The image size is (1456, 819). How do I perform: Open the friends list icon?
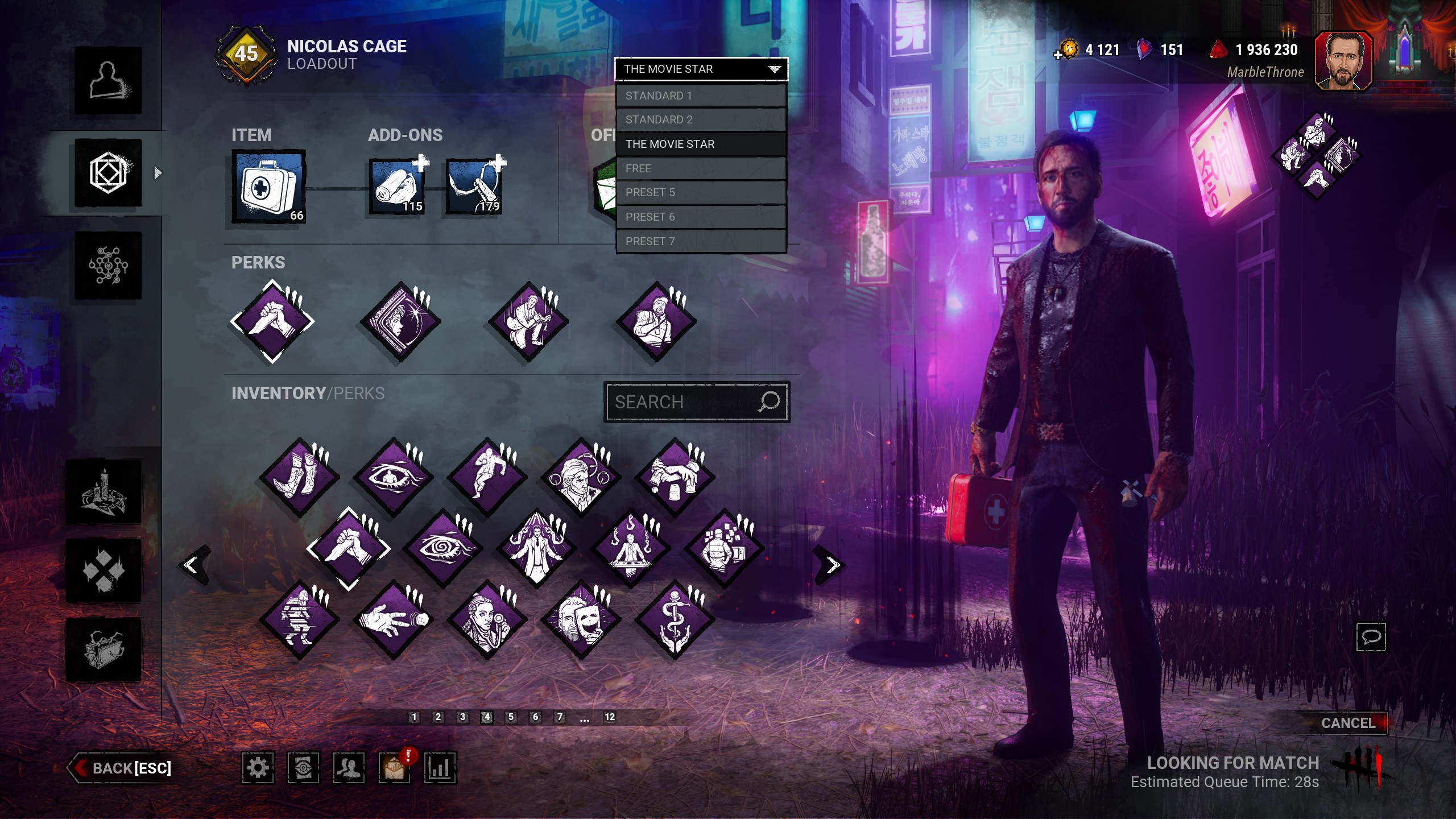349,768
